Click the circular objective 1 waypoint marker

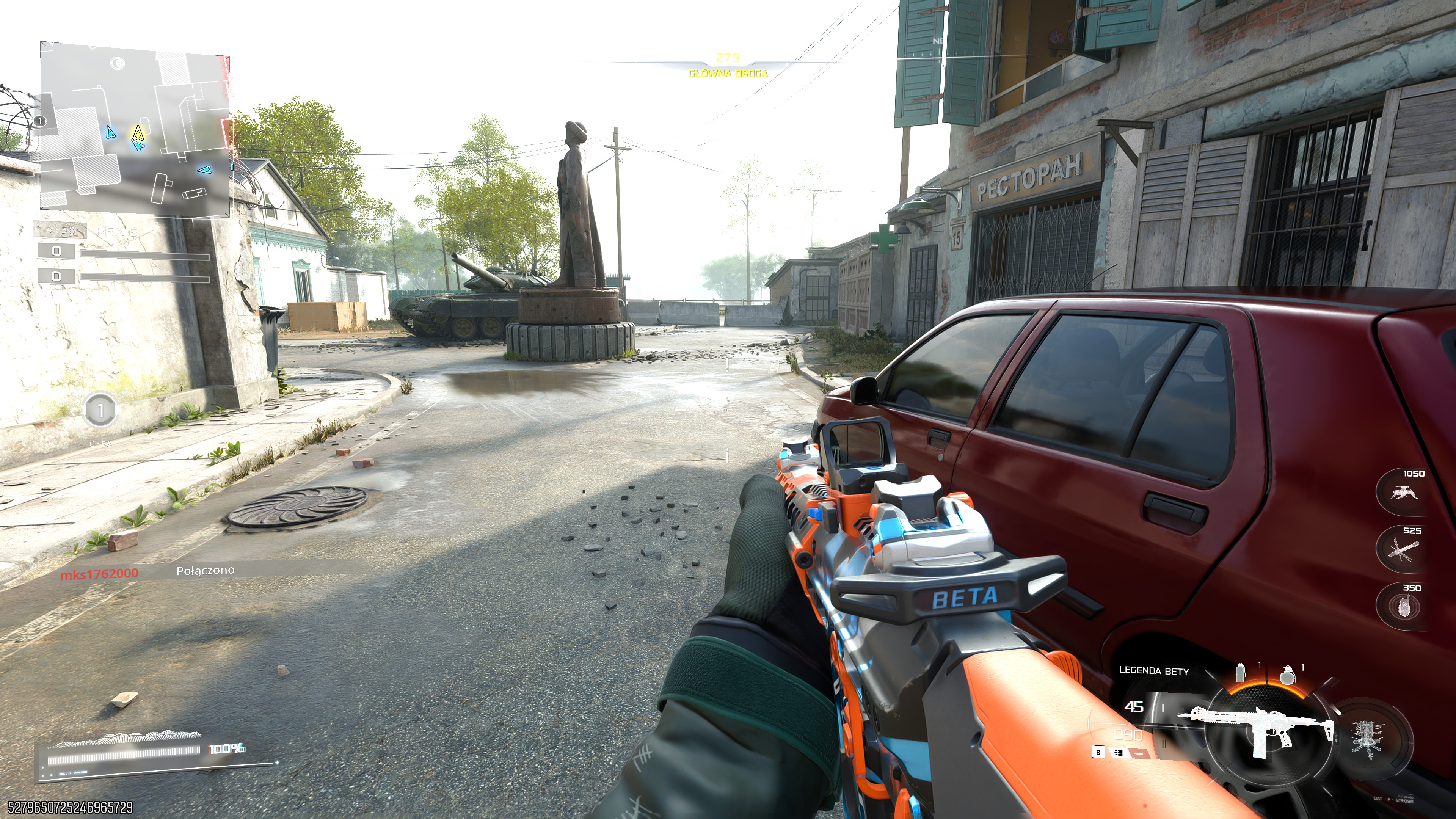[x=100, y=410]
